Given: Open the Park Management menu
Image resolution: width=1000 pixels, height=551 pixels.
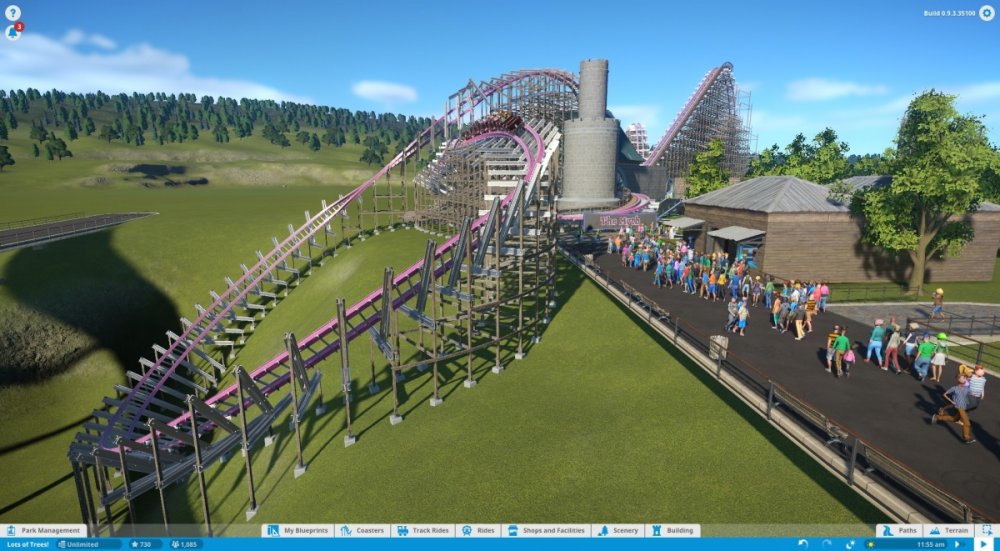Looking at the screenshot, I should [x=44, y=531].
